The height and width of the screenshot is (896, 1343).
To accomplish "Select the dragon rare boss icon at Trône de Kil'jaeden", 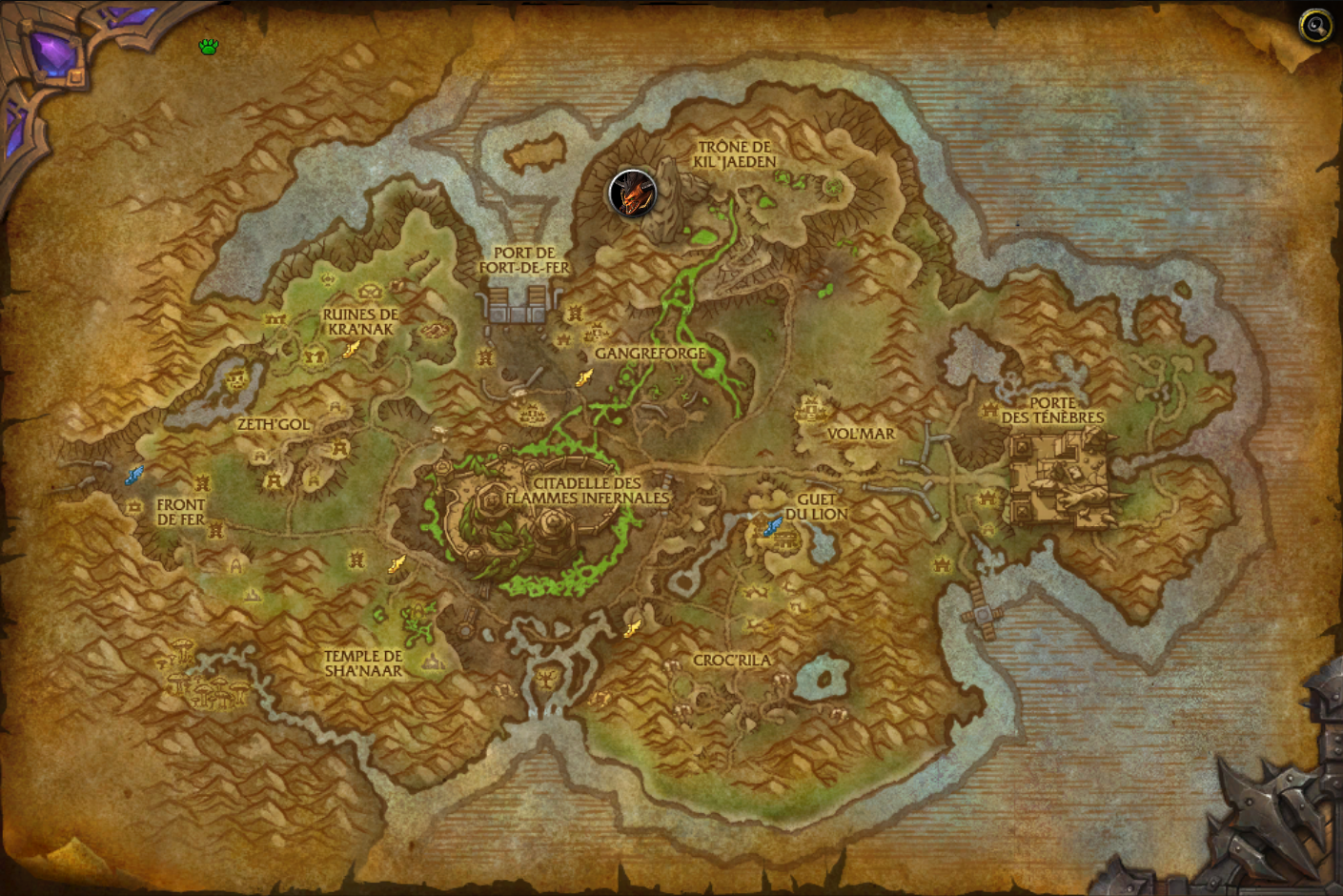I will point(630,194).
